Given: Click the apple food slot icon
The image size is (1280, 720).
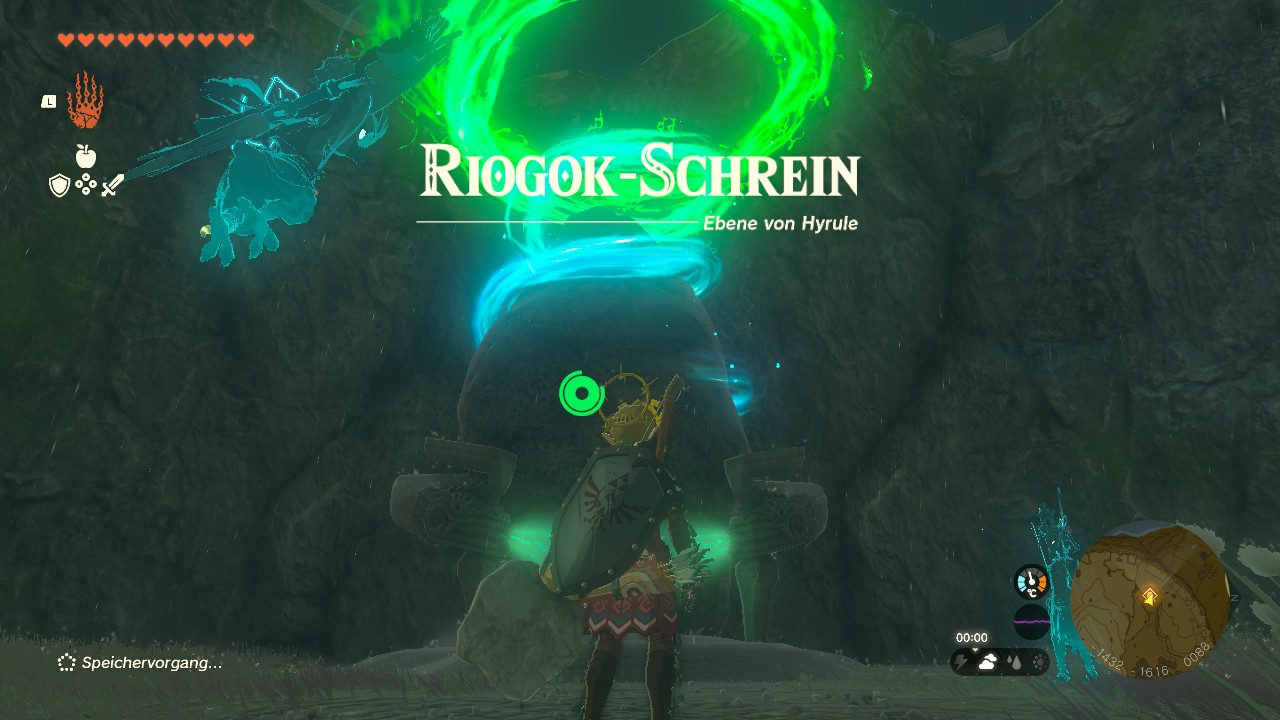Looking at the screenshot, I should (85, 156).
